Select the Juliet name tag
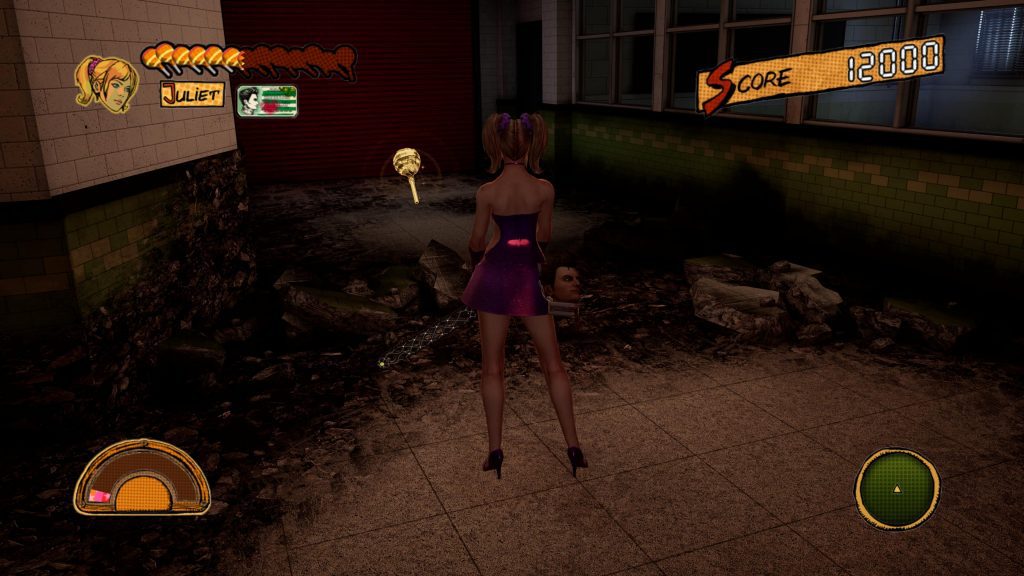Viewport: 1024px width, 576px height. (x=192, y=96)
